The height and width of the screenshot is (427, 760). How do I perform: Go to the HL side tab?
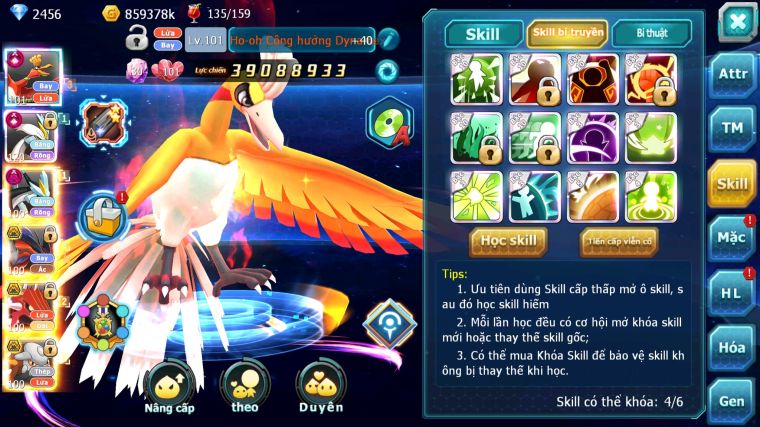point(732,292)
